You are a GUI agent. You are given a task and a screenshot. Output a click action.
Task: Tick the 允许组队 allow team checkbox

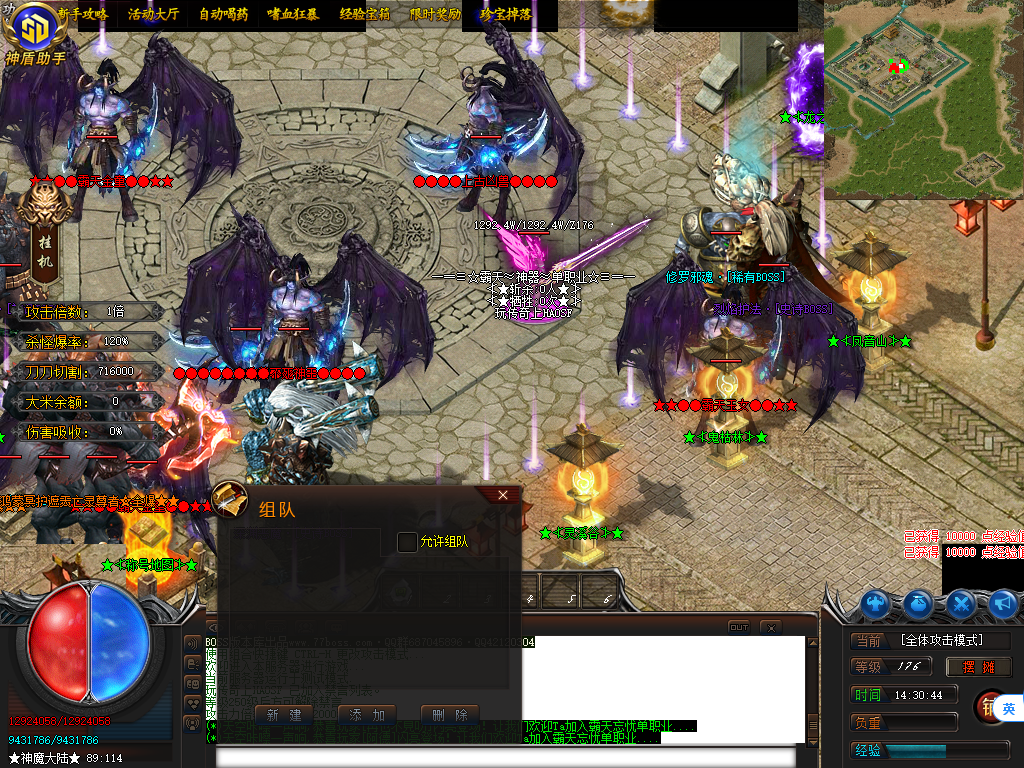(x=407, y=542)
